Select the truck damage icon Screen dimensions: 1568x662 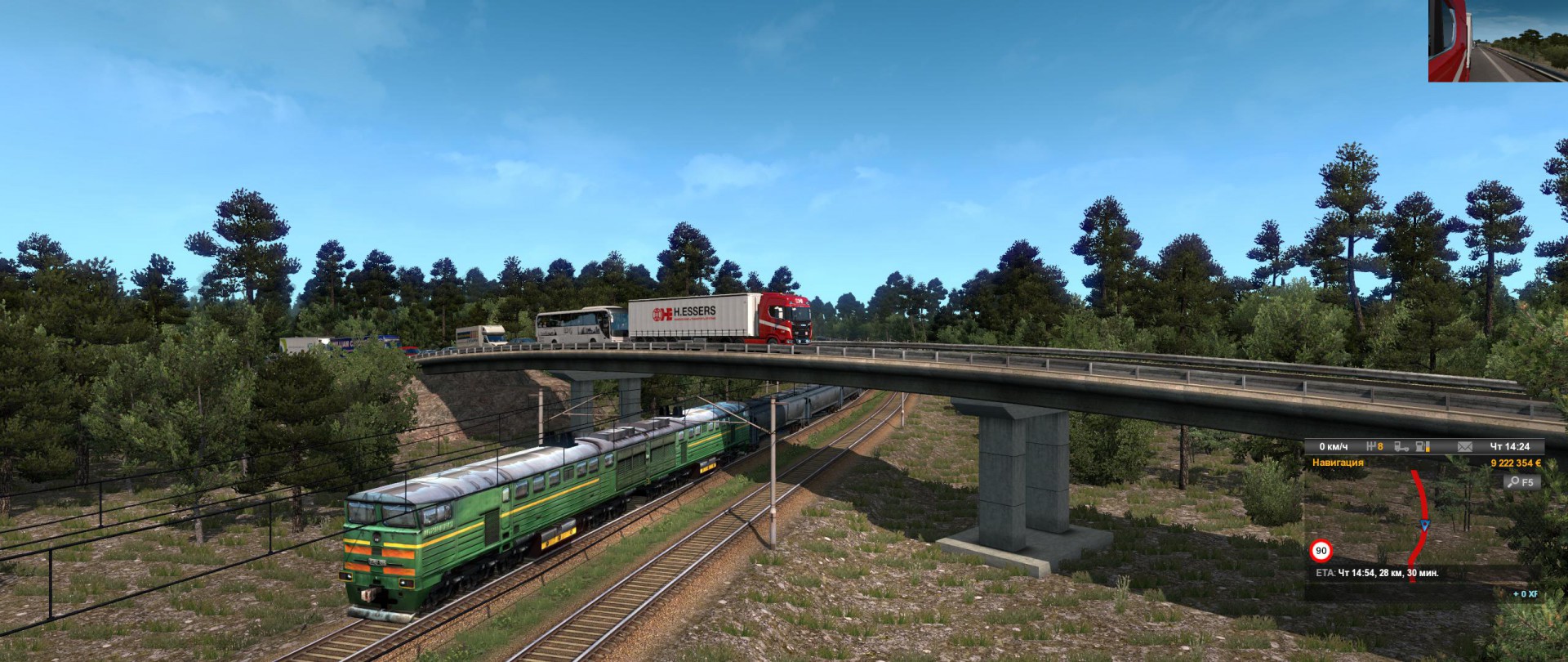pos(1401,446)
